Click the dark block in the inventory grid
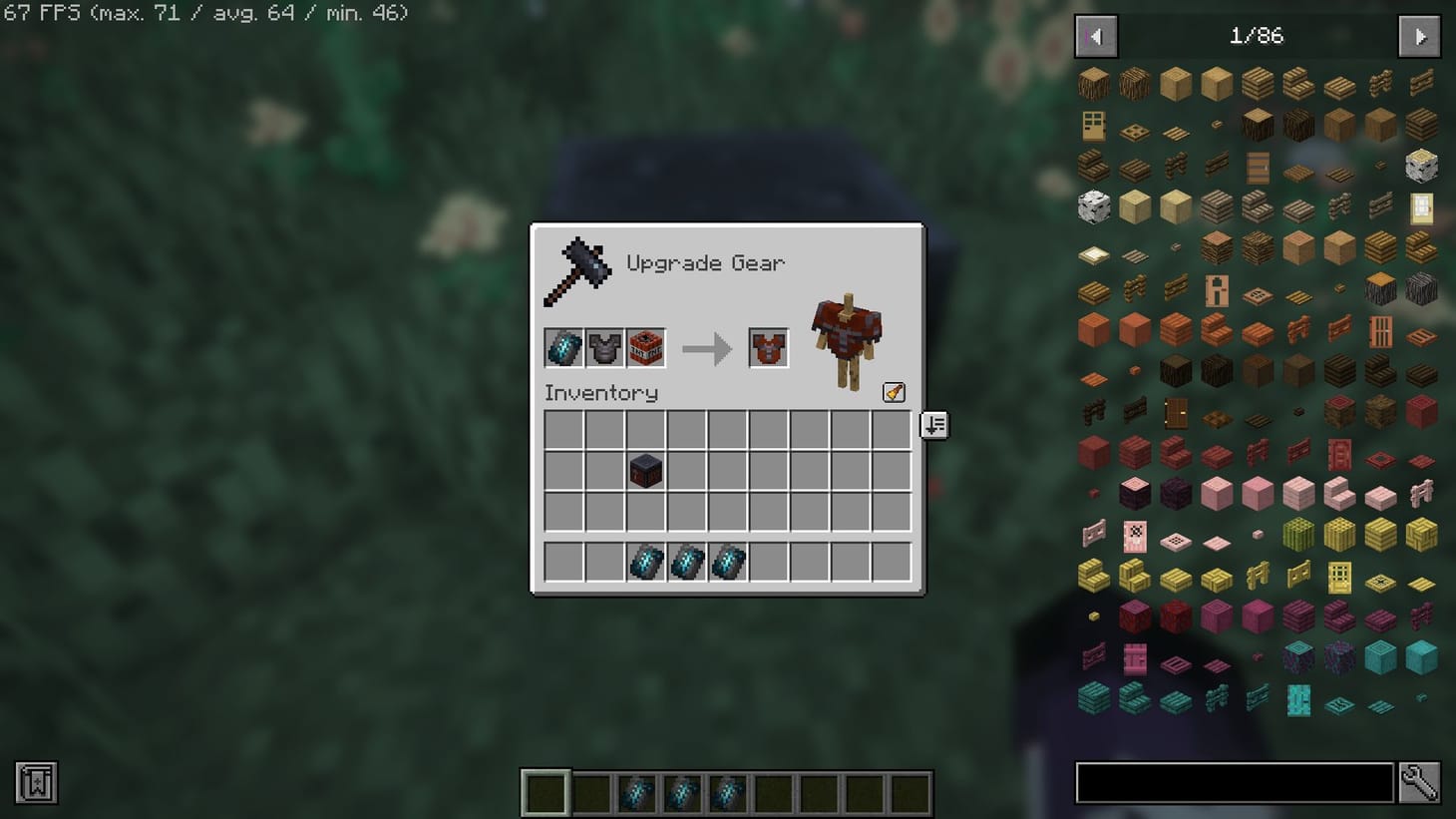This screenshot has height=819, width=1456. coord(645,471)
